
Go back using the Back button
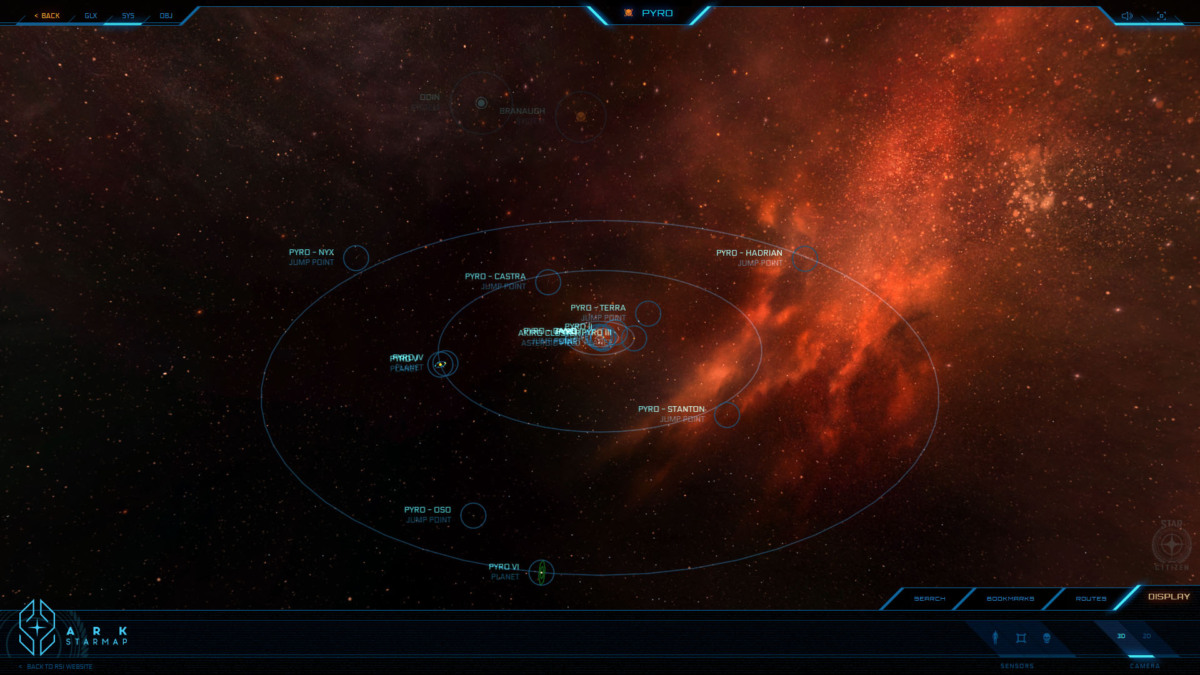point(47,16)
